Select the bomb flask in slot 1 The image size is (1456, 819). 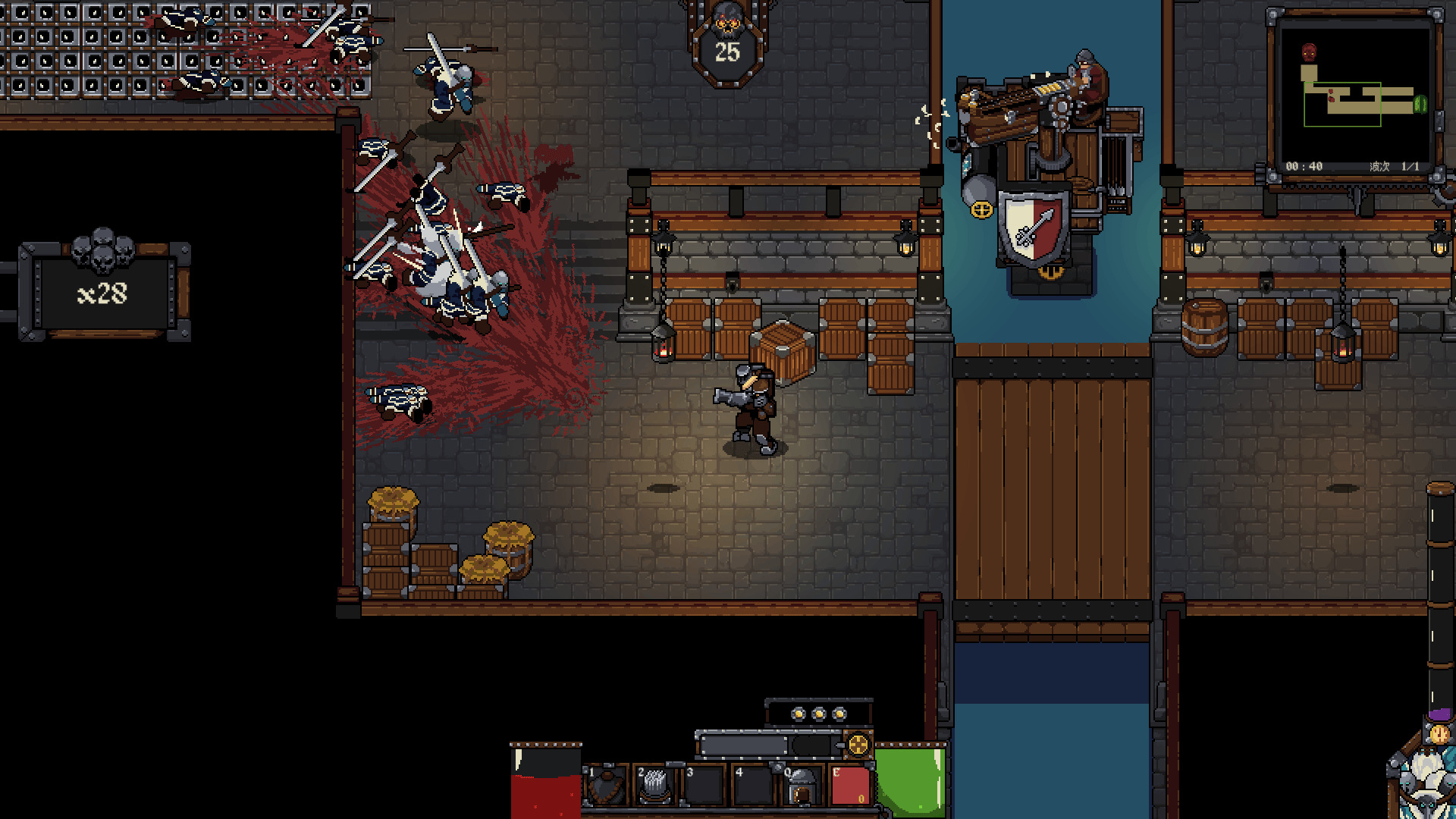606,786
